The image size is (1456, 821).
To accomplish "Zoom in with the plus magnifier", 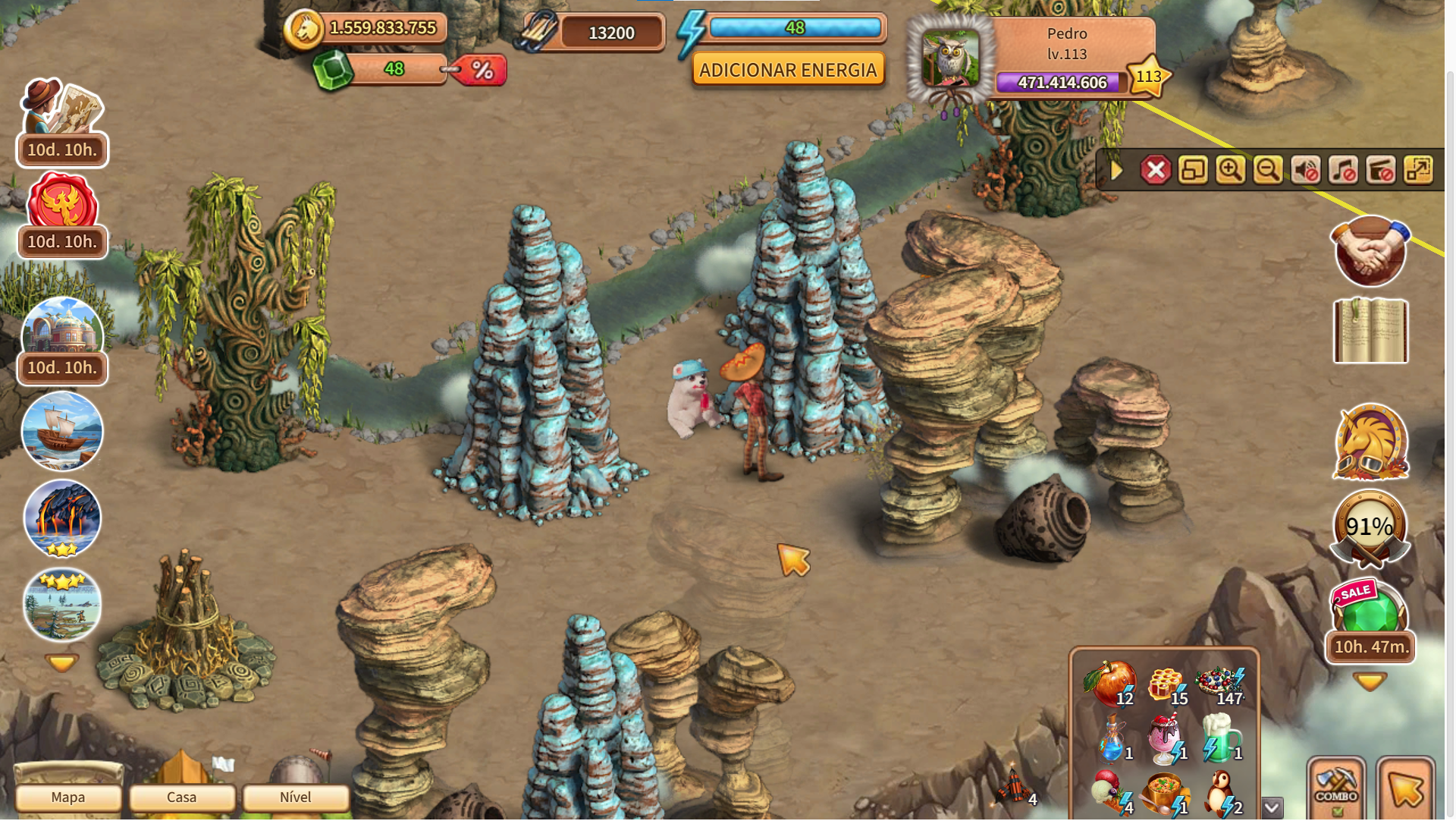I will [x=1230, y=170].
